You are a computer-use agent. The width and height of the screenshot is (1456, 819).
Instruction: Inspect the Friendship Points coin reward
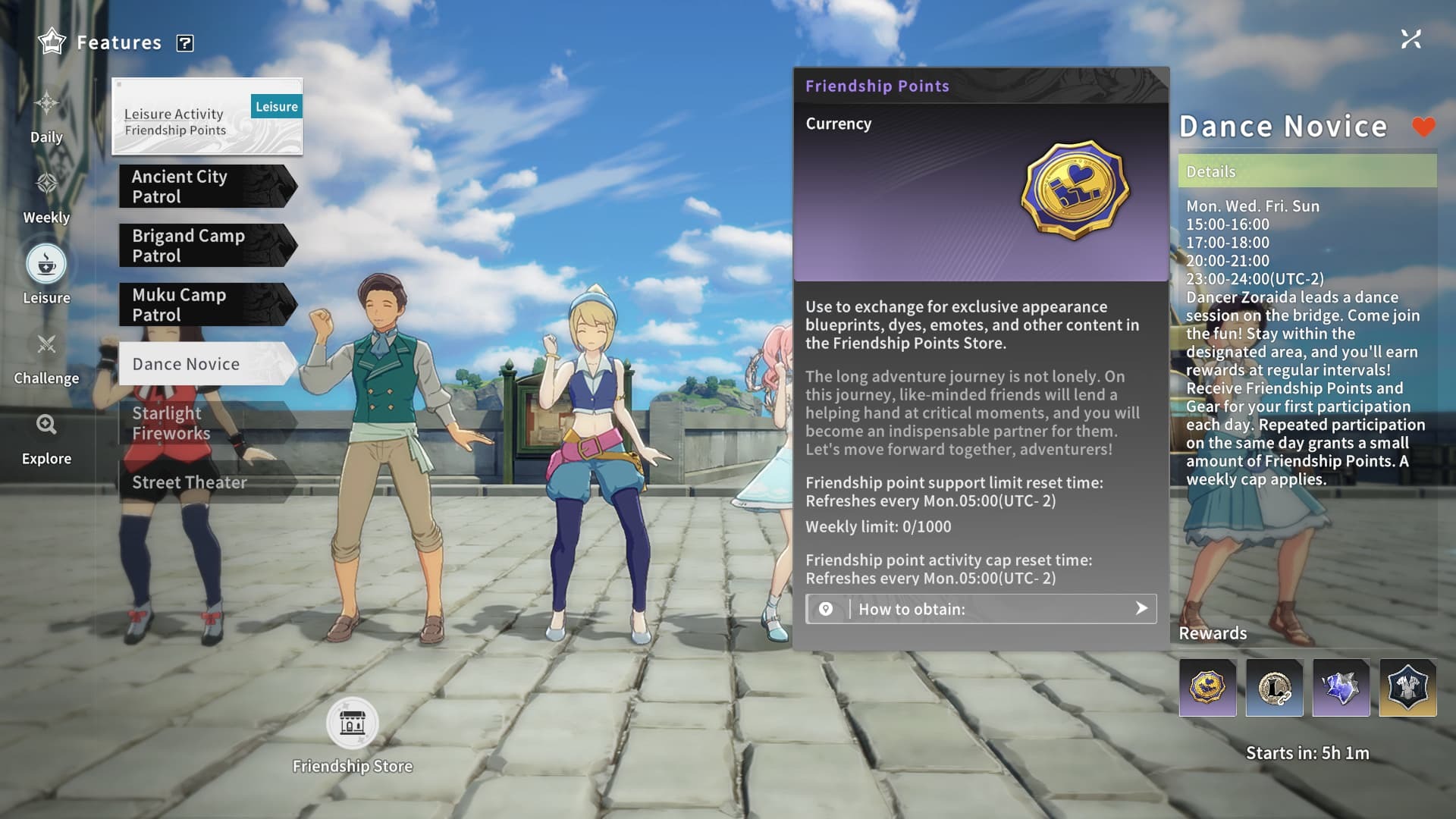point(1207,688)
